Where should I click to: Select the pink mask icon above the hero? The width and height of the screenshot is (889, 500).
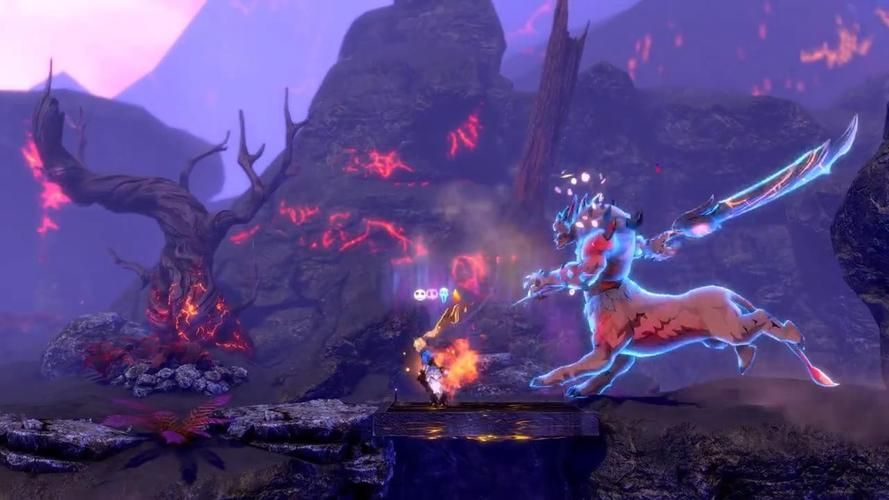point(432,294)
